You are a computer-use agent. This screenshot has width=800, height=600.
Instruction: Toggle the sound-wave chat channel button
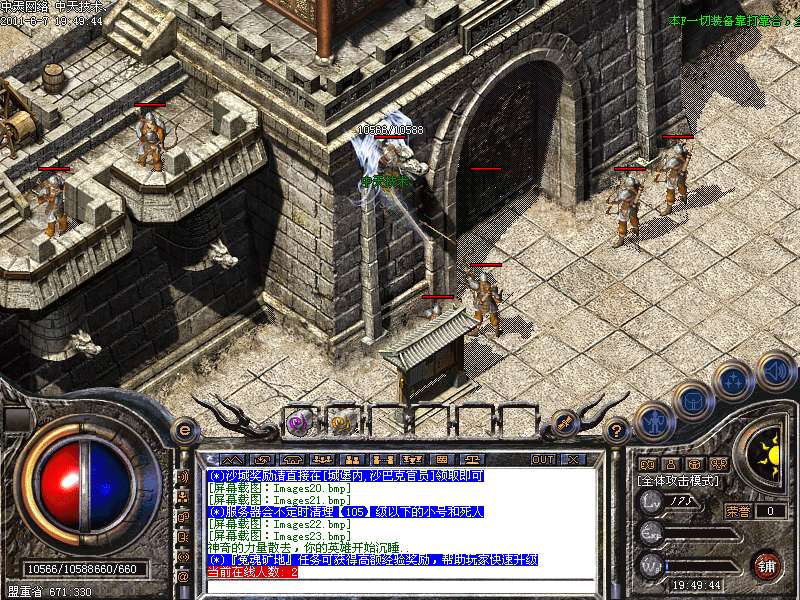click(183, 477)
